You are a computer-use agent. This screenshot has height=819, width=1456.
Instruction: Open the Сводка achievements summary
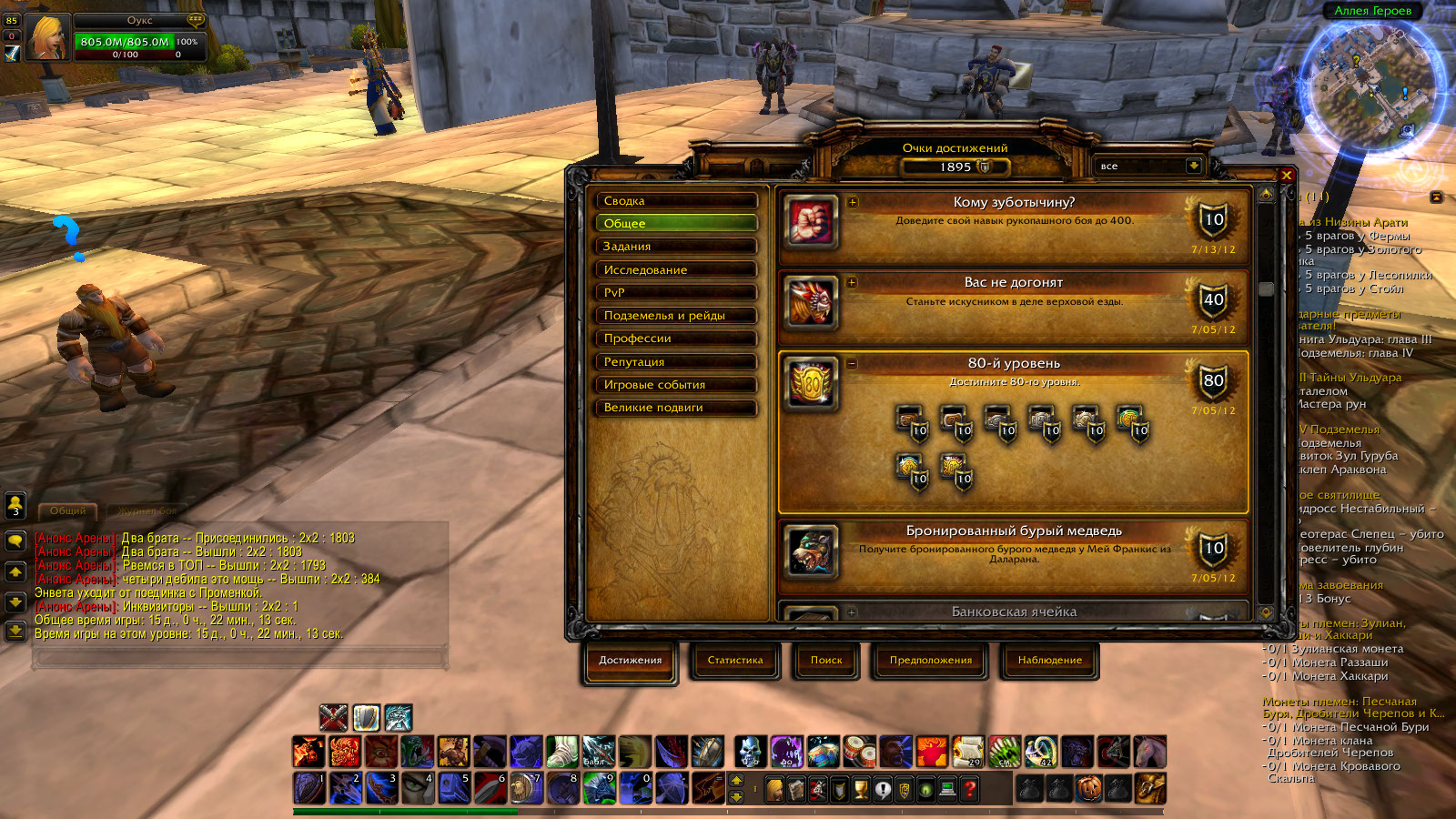(x=675, y=200)
